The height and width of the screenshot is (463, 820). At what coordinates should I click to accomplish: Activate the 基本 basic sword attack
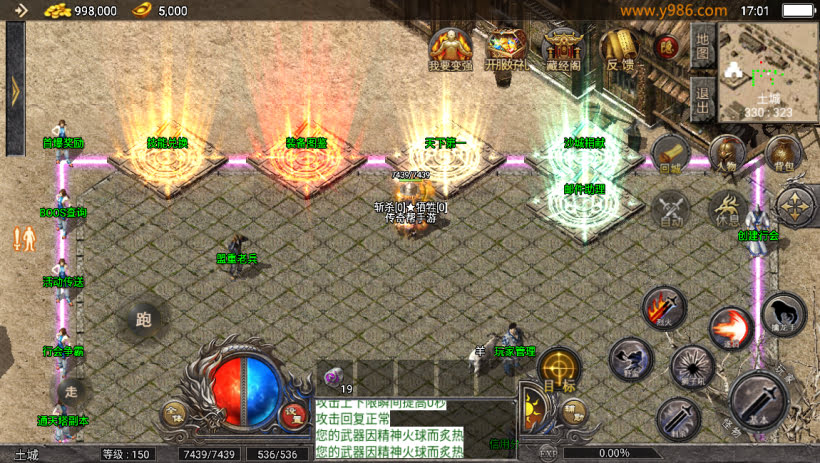pyautogui.click(x=760, y=399)
